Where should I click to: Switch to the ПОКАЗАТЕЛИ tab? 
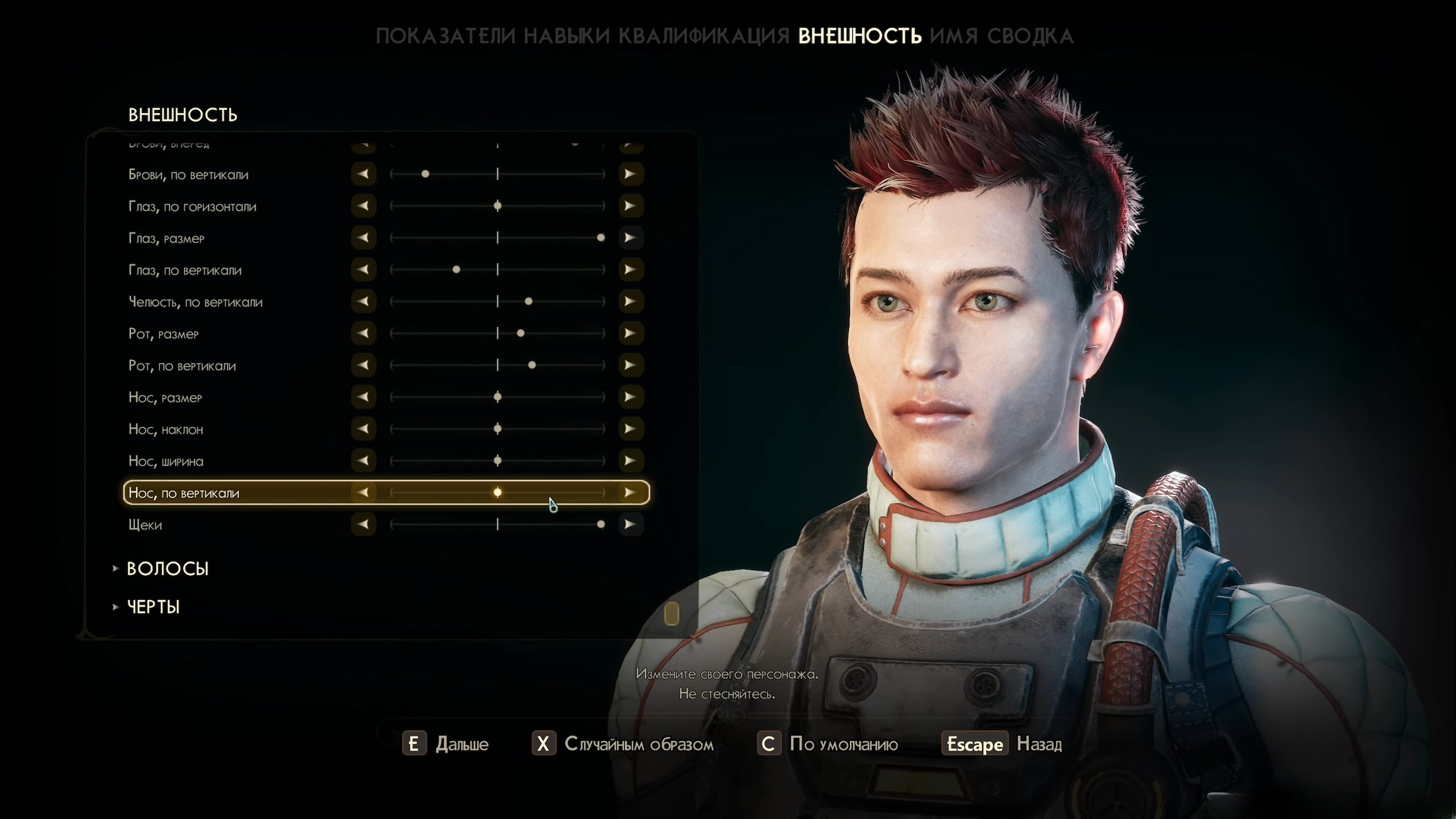click(x=445, y=36)
